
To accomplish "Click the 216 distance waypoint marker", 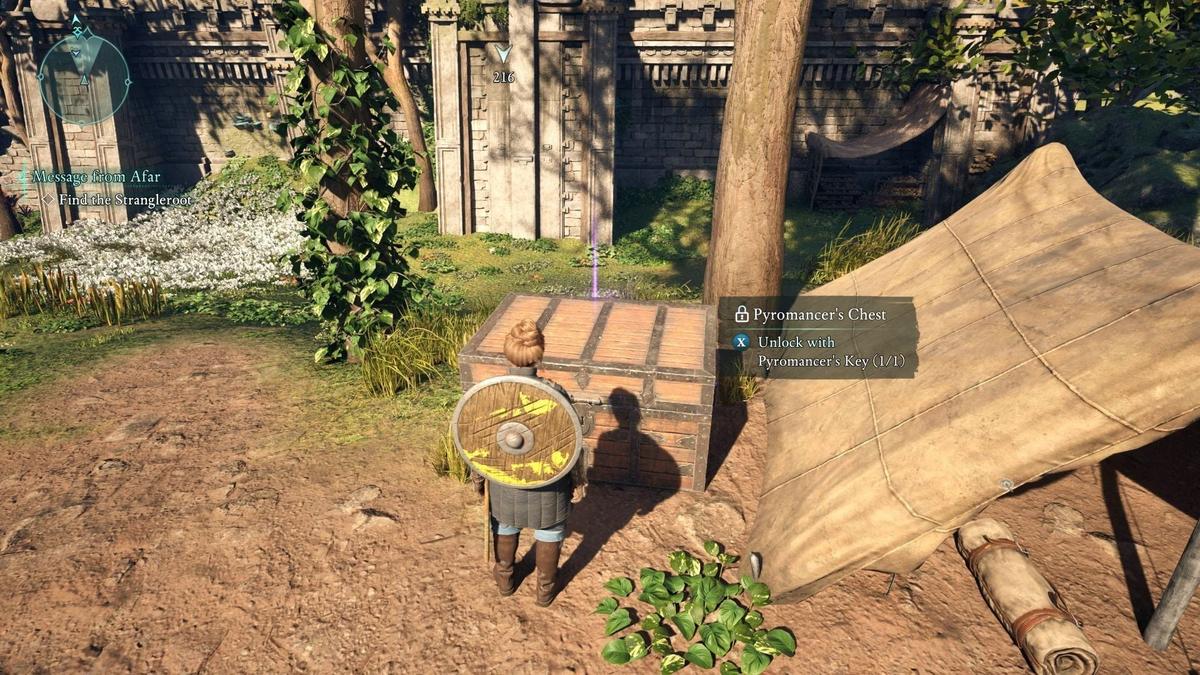I will pyautogui.click(x=503, y=62).
